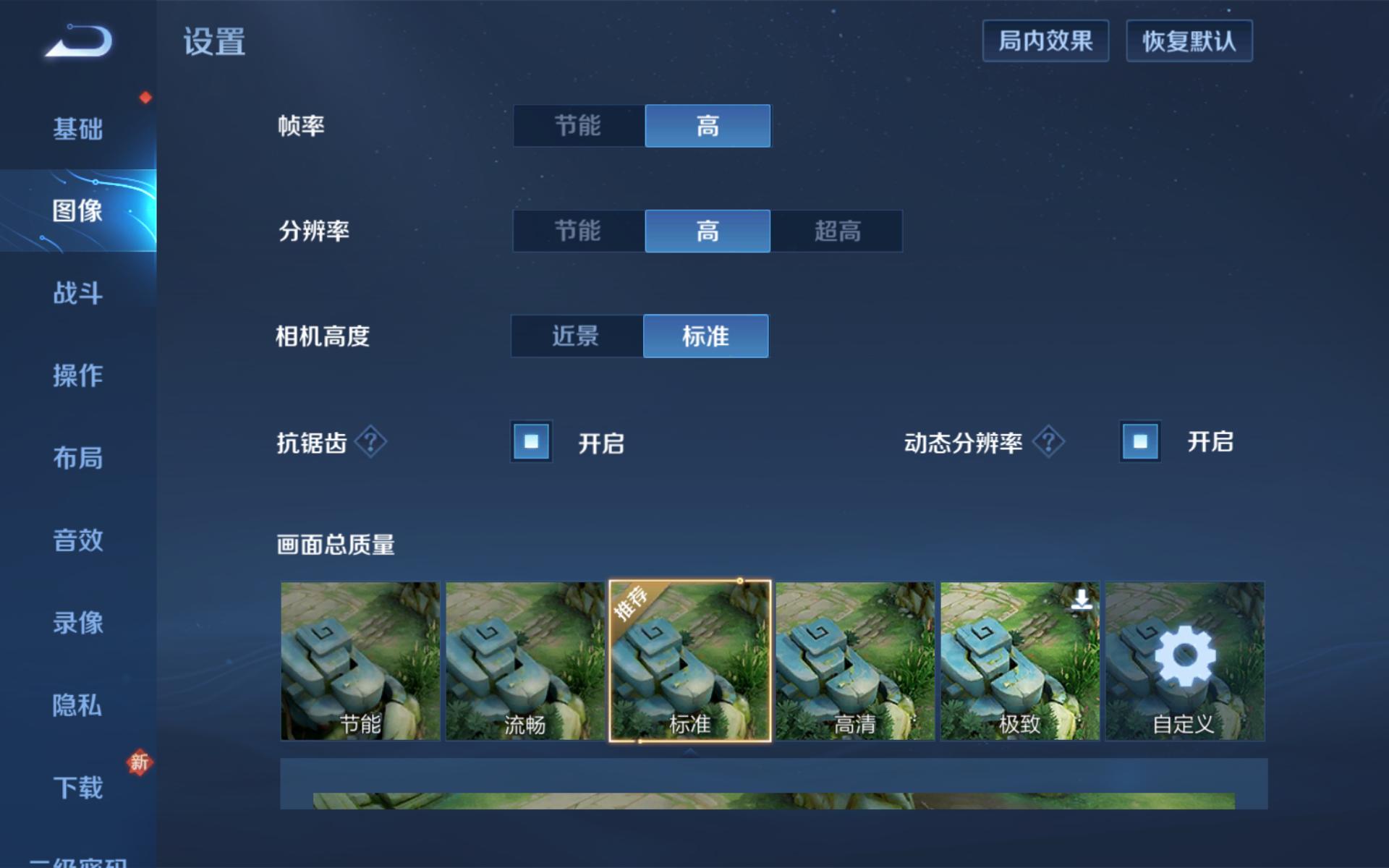Open the 操作 controls settings section
The height and width of the screenshot is (868, 1389).
coord(77,376)
